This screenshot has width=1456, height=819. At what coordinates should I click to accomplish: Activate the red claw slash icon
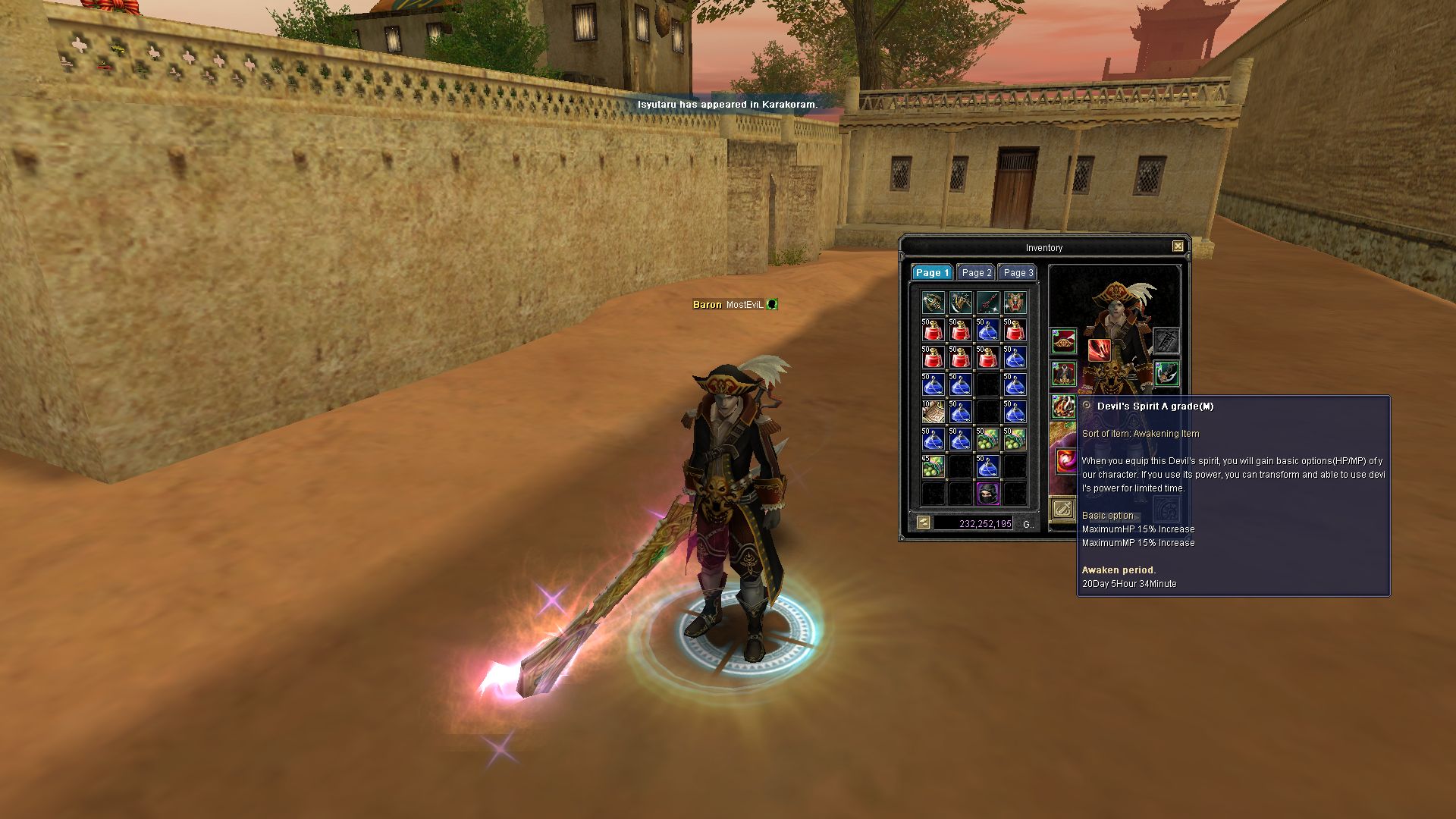pyautogui.click(x=1099, y=350)
